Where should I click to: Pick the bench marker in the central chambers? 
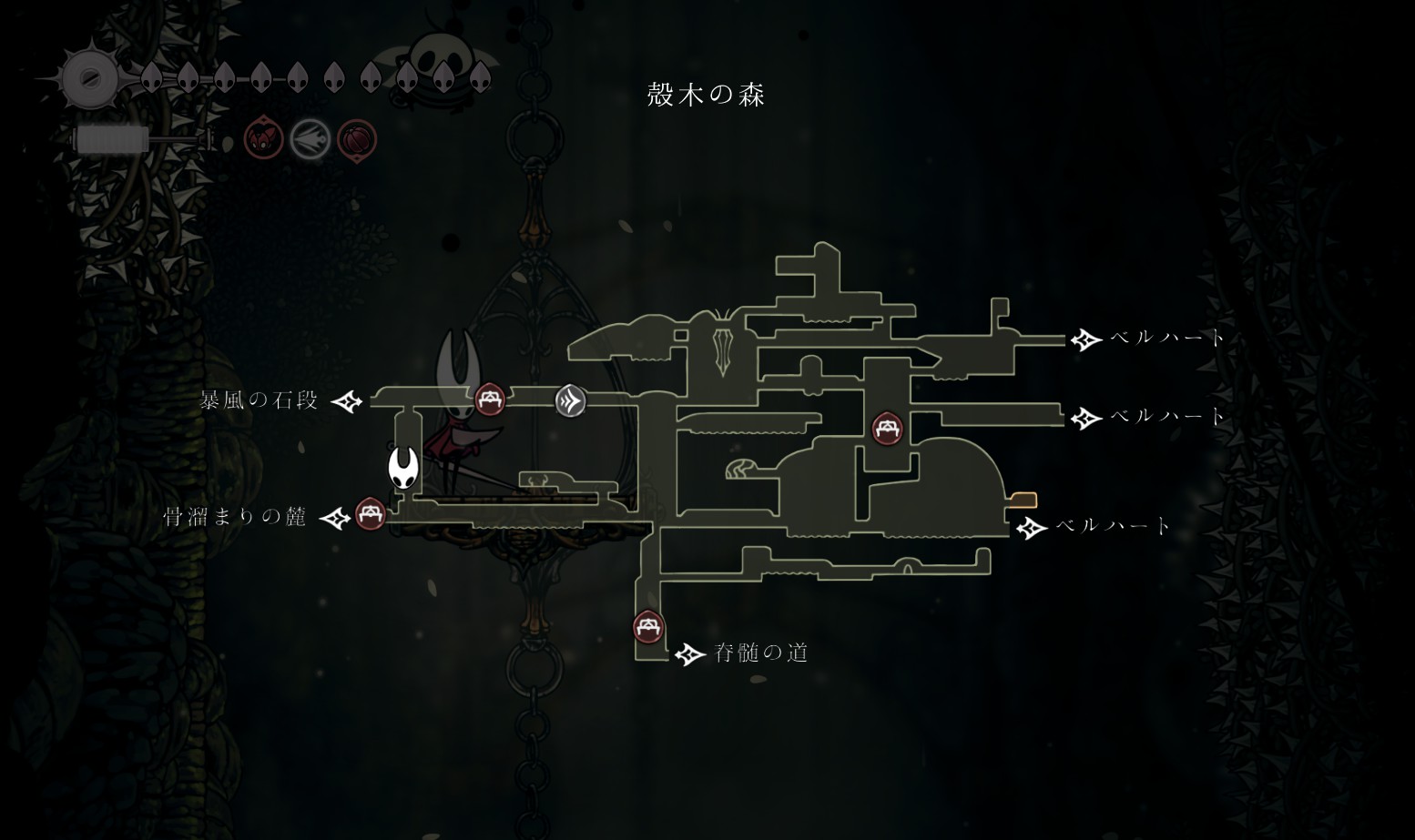coord(887,427)
